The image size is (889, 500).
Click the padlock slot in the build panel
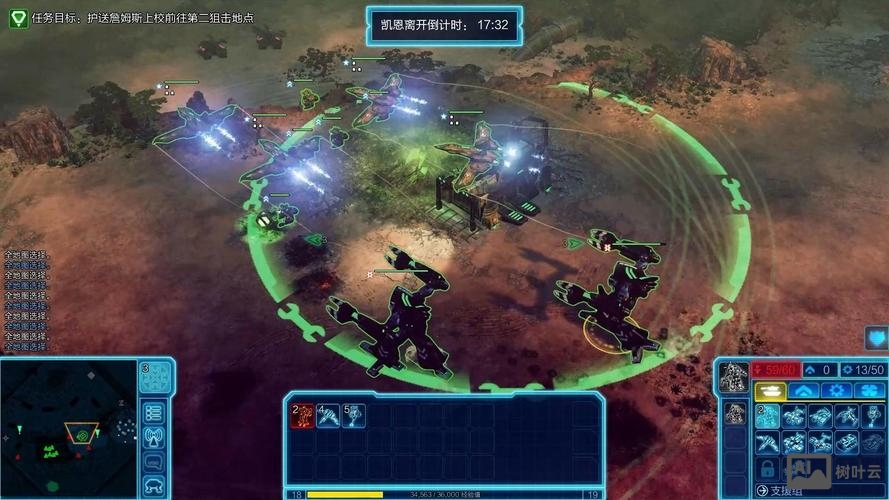click(x=768, y=468)
